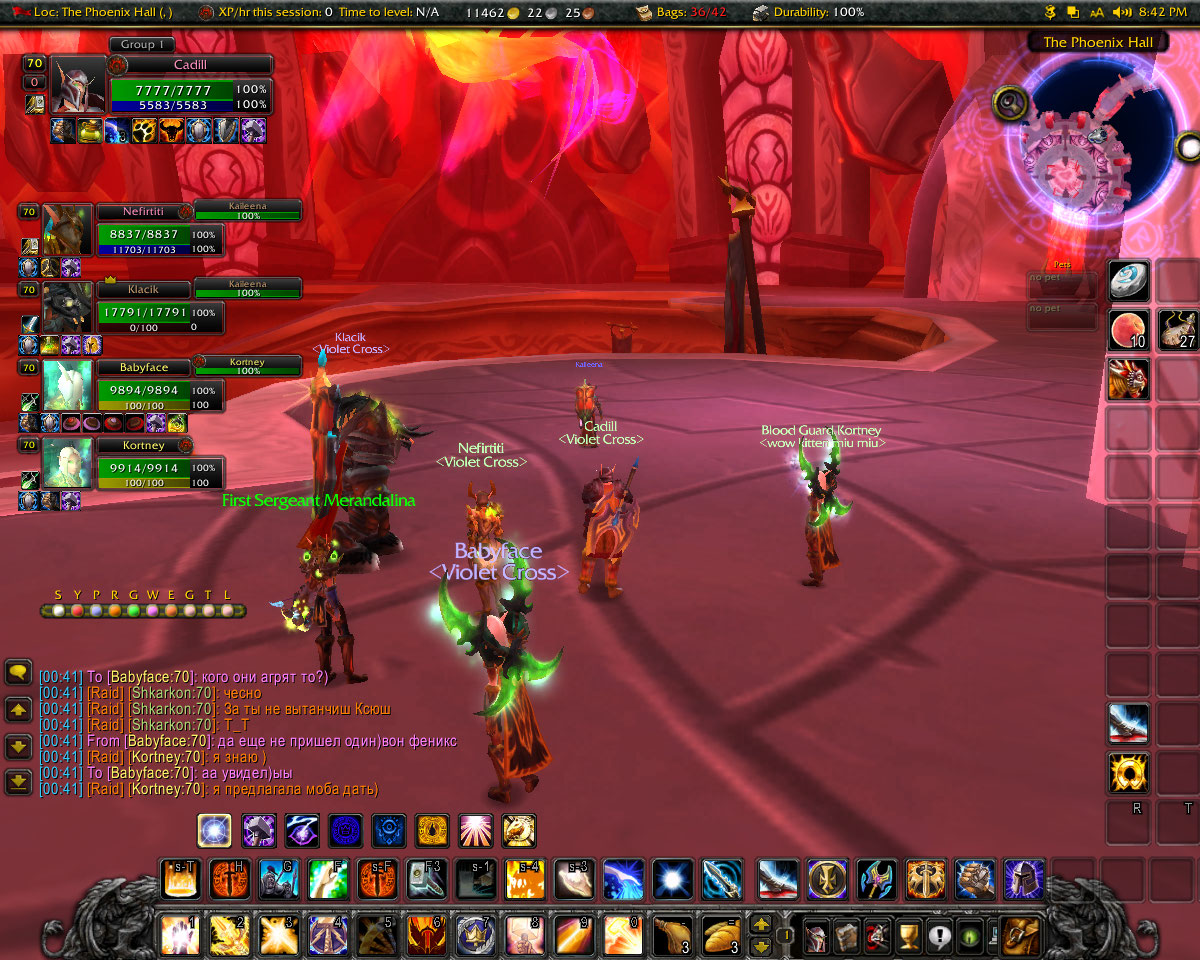Page the action bar up with the arrow
The width and height of the screenshot is (1200, 960).
(761, 925)
